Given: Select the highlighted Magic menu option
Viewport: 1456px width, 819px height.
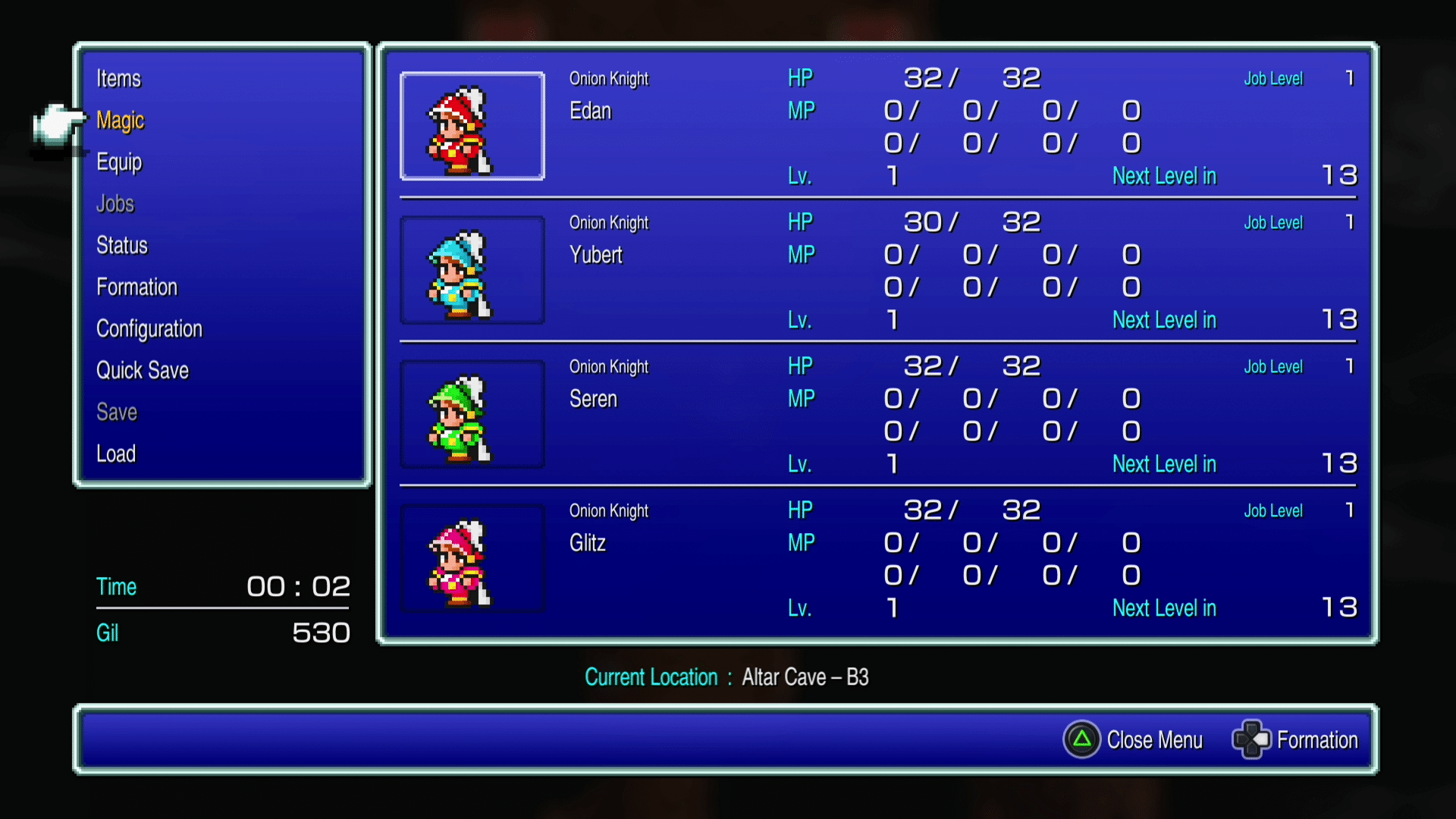Looking at the screenshot, I should (121, 120).
